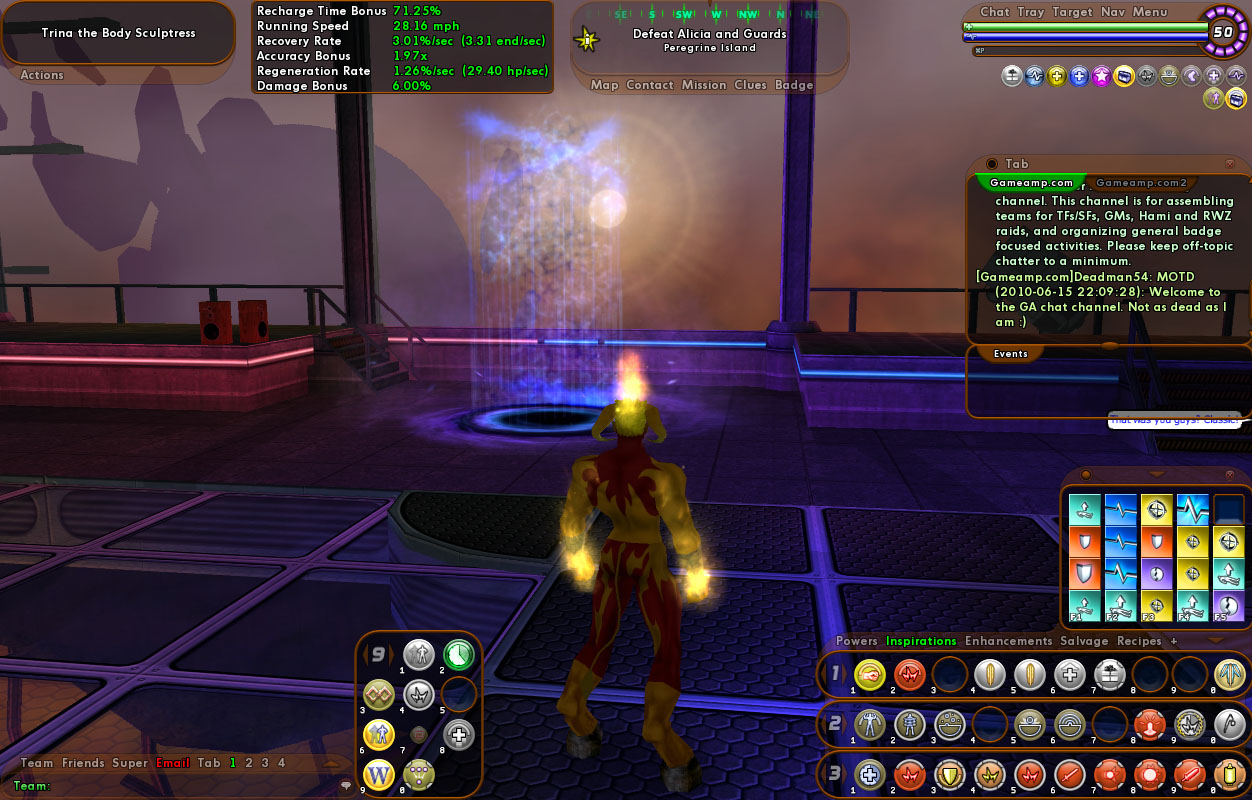
Task: Select the Events chat tab
Action: [1010, 354]
